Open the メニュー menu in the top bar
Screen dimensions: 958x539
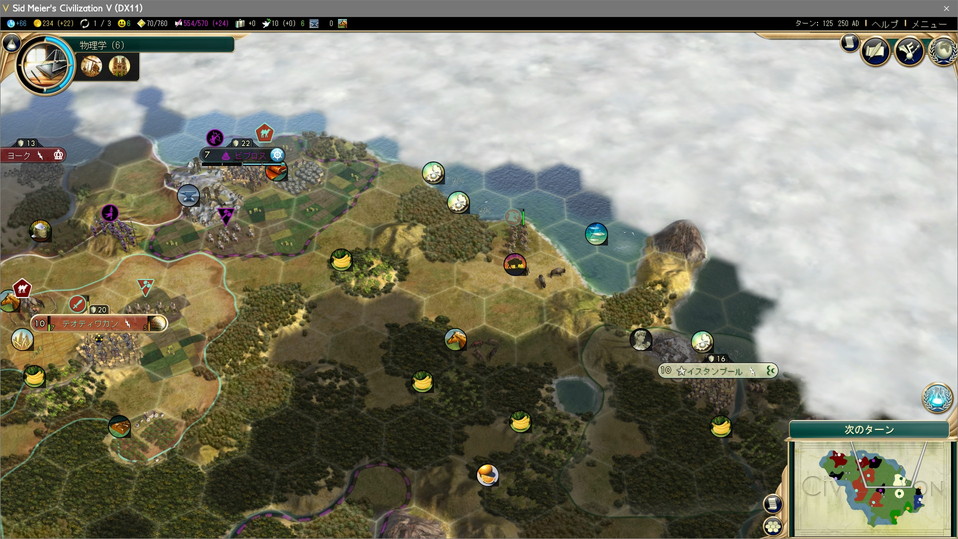[x=931, y=23]
